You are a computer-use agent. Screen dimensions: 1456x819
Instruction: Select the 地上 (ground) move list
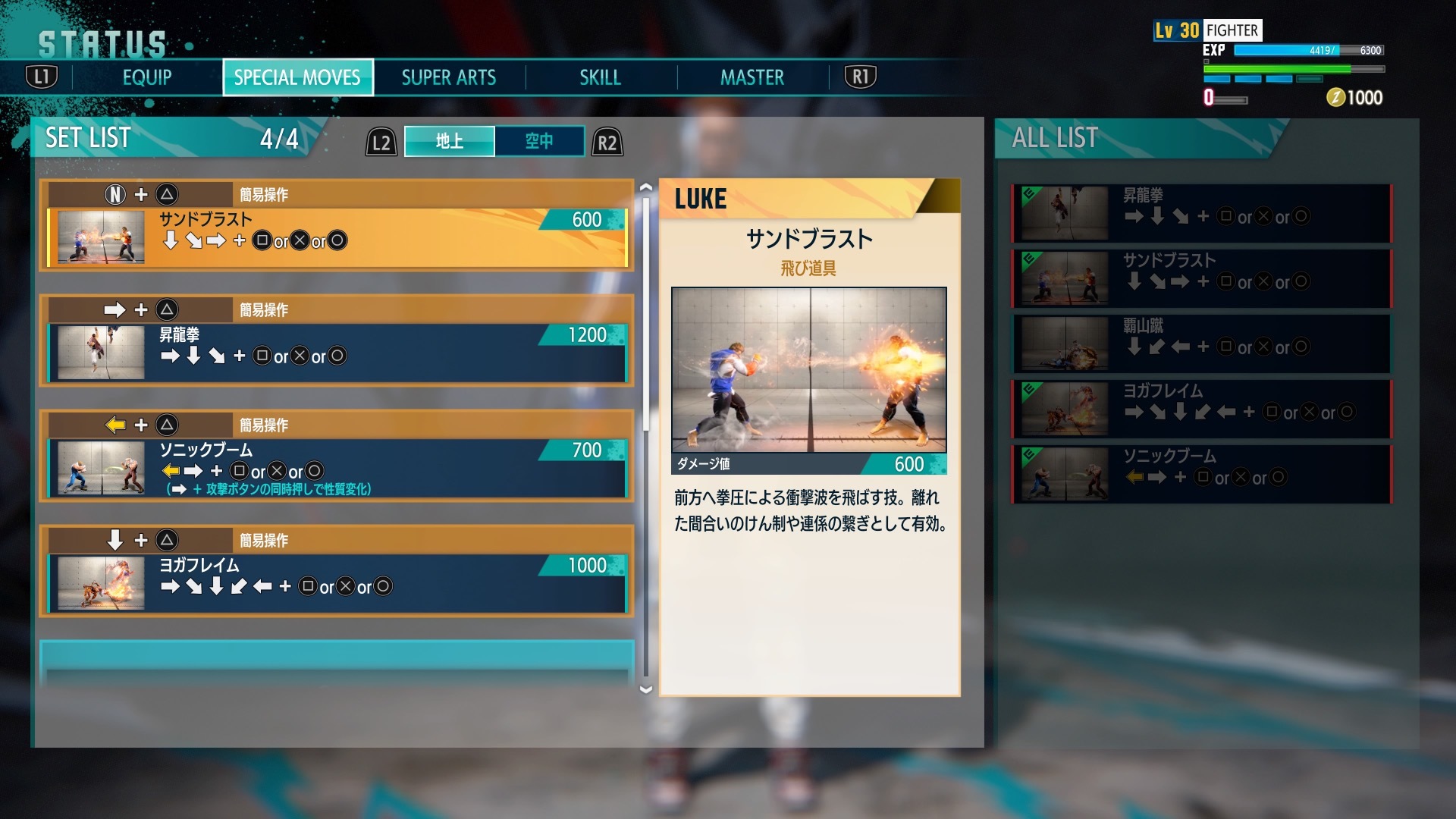(x=450, y=140)
